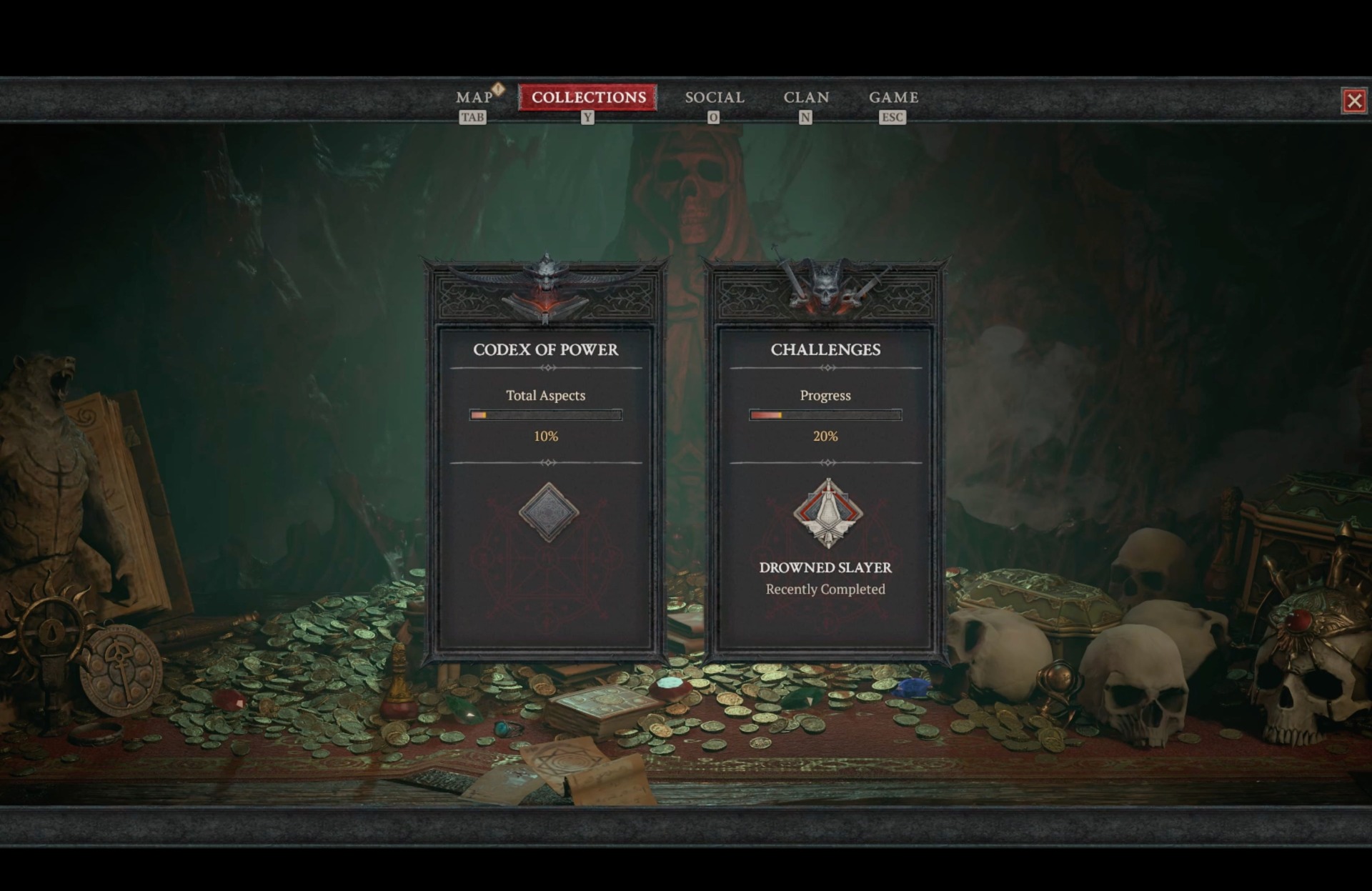The height and width of the screenshot is (891, 1372).
Task: View the Drowned Slayer challenge badge
Action: [827, 514]
